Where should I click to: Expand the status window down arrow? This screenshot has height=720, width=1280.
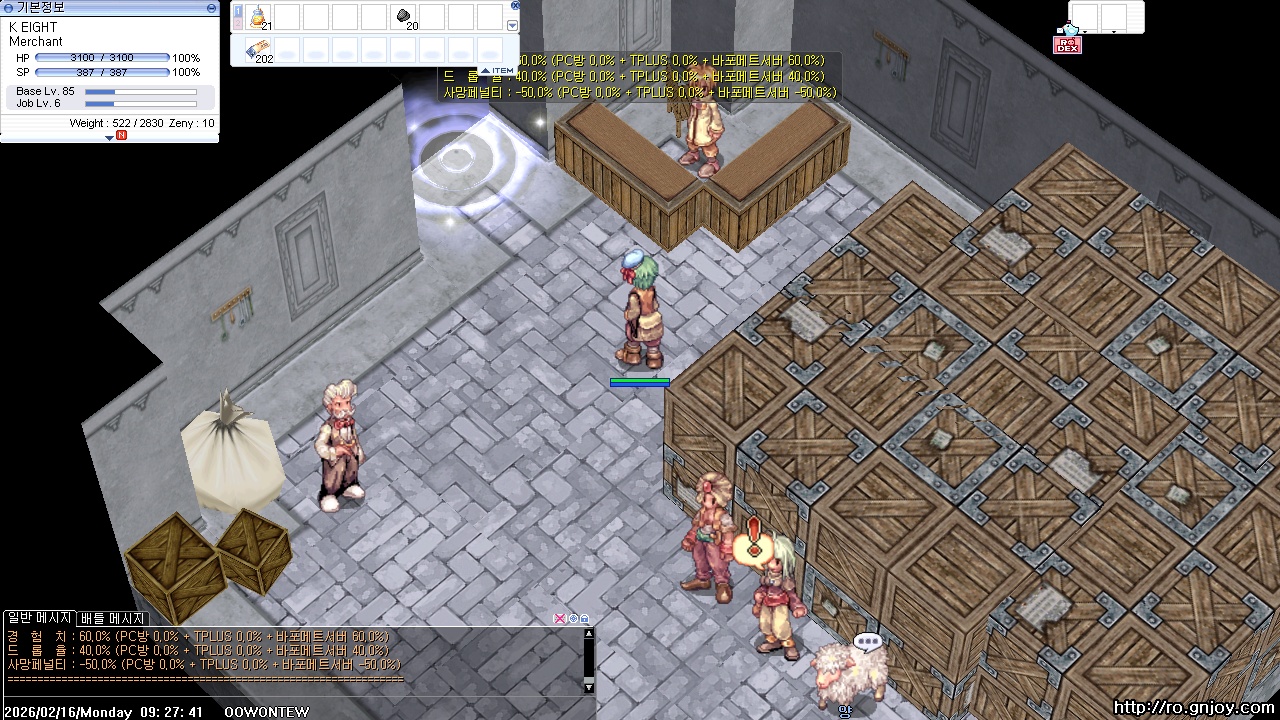click(109, 137)
